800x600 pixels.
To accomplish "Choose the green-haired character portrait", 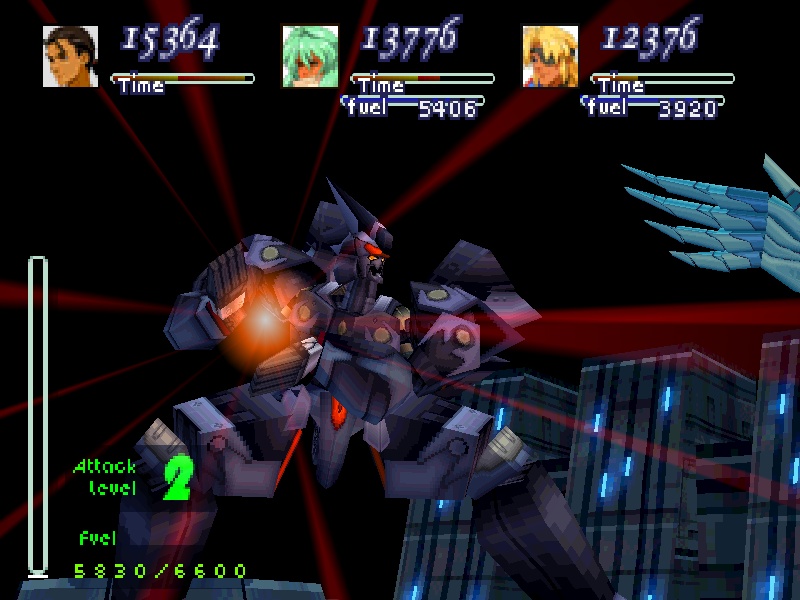I will (310, 56).
